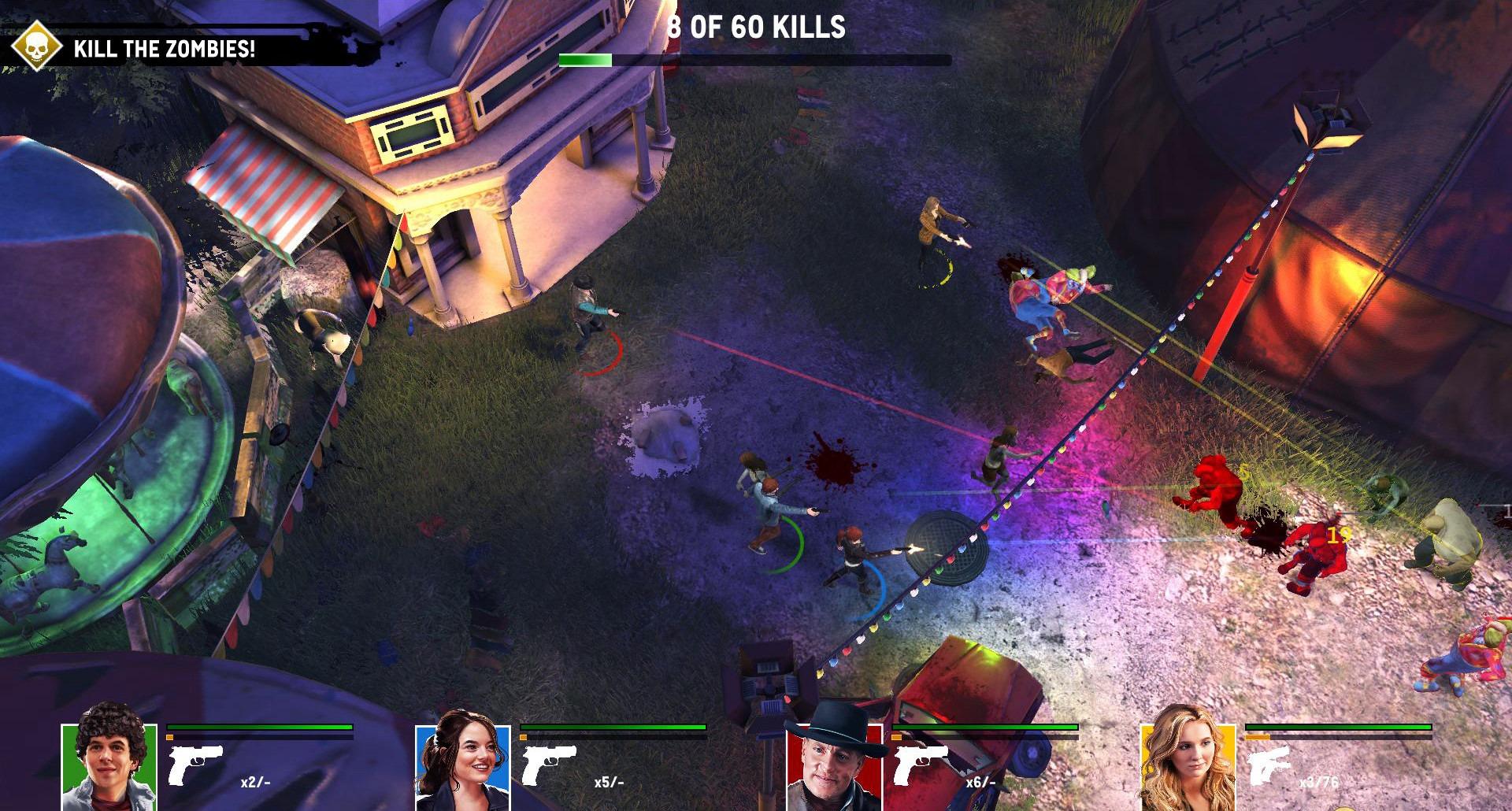
Task: Select the blonde girl's small pistol icon
Action: pos(1270,765)
